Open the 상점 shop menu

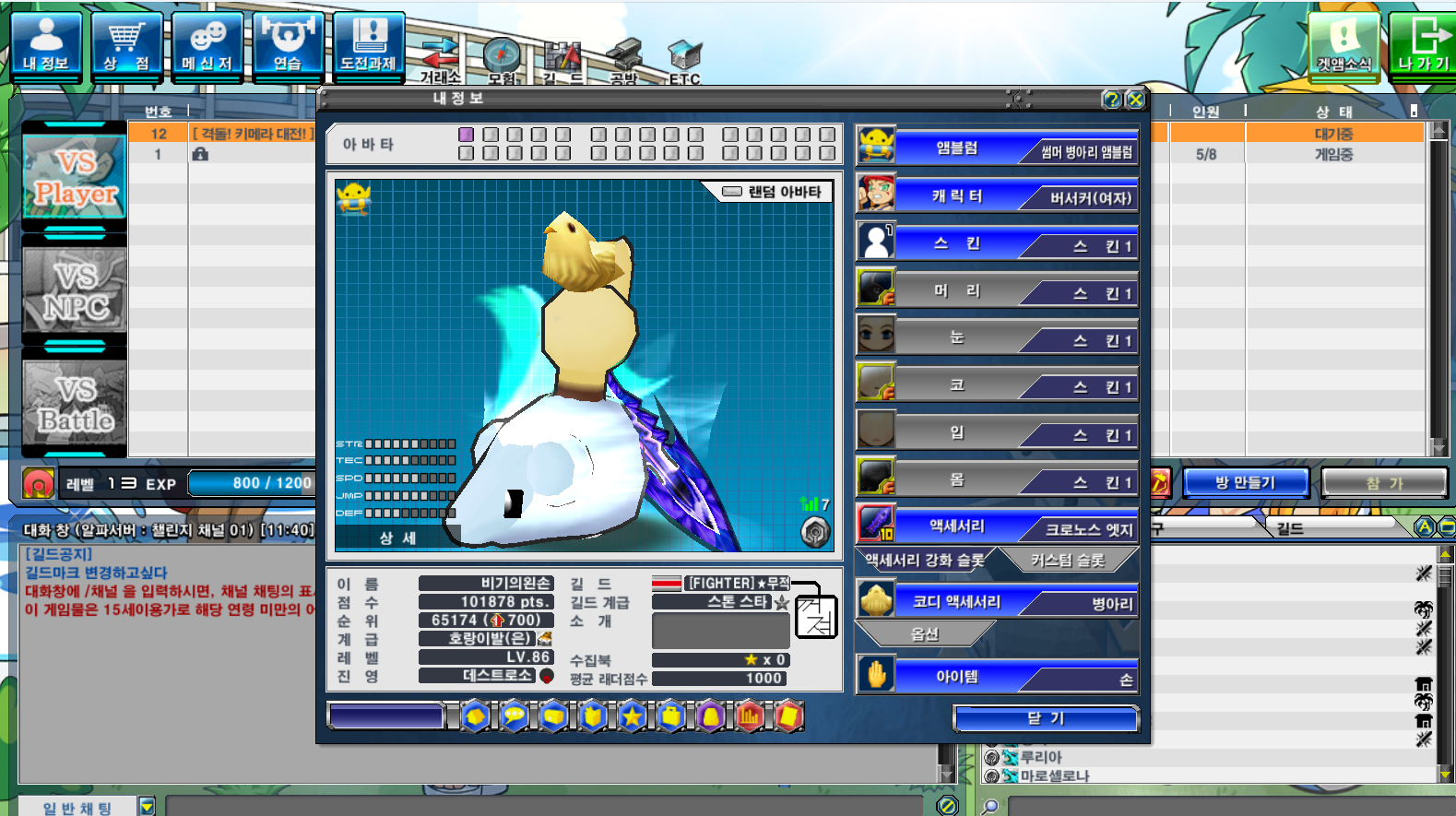click(x=126, y=45)
